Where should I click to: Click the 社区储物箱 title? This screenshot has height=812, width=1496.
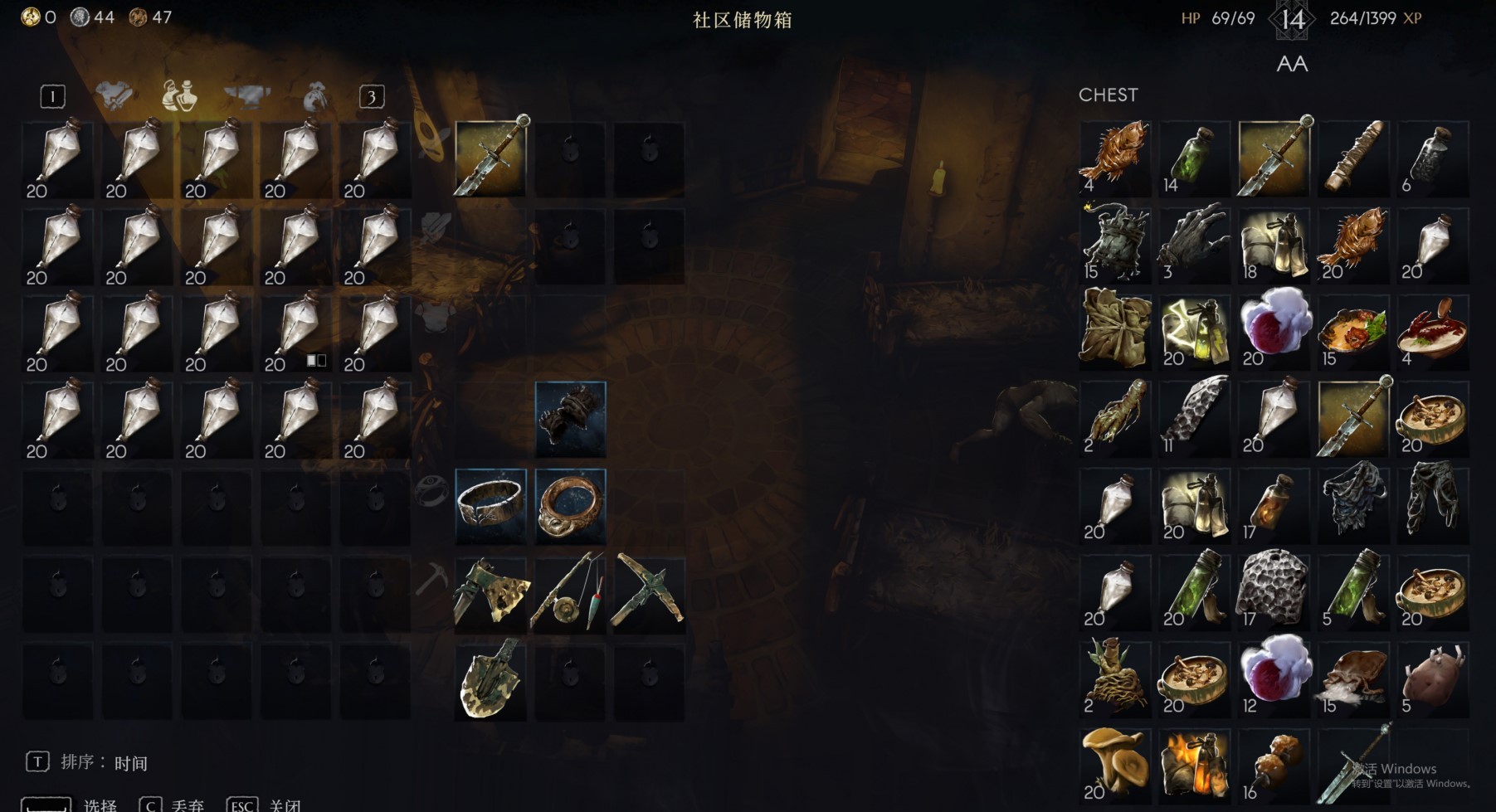pyautogui.click(x=743, y=22)
